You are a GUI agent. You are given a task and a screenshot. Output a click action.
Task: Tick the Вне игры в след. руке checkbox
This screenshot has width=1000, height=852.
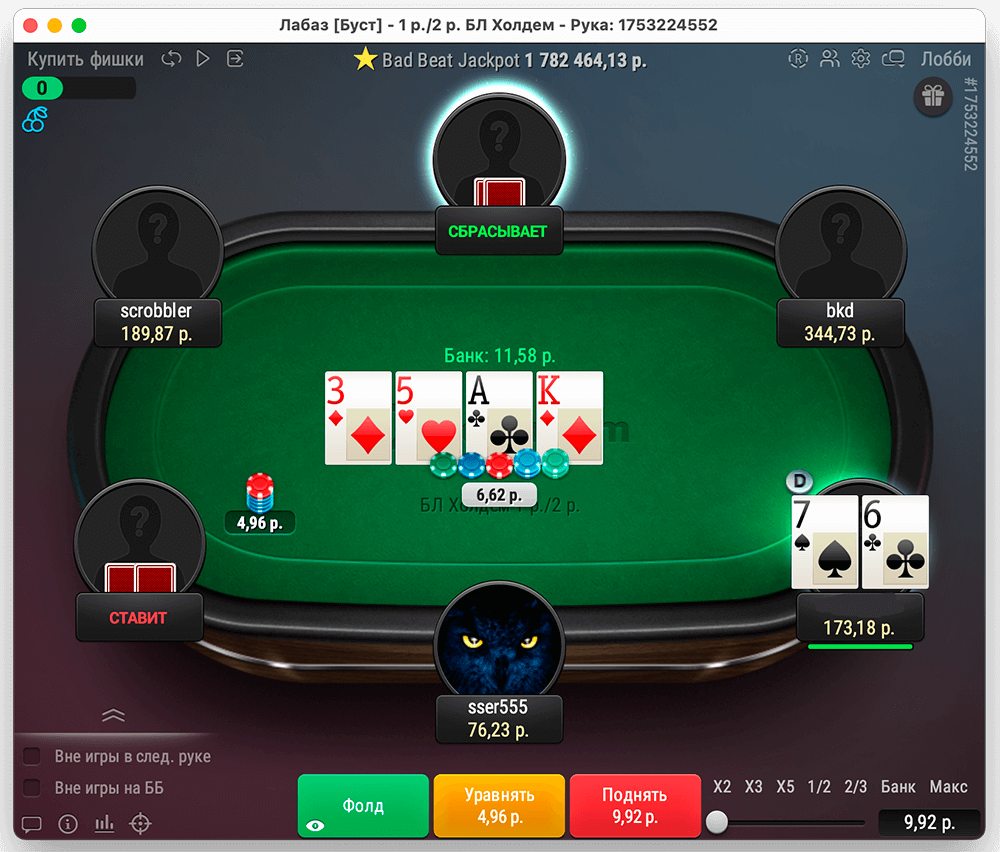coord(32,756)
